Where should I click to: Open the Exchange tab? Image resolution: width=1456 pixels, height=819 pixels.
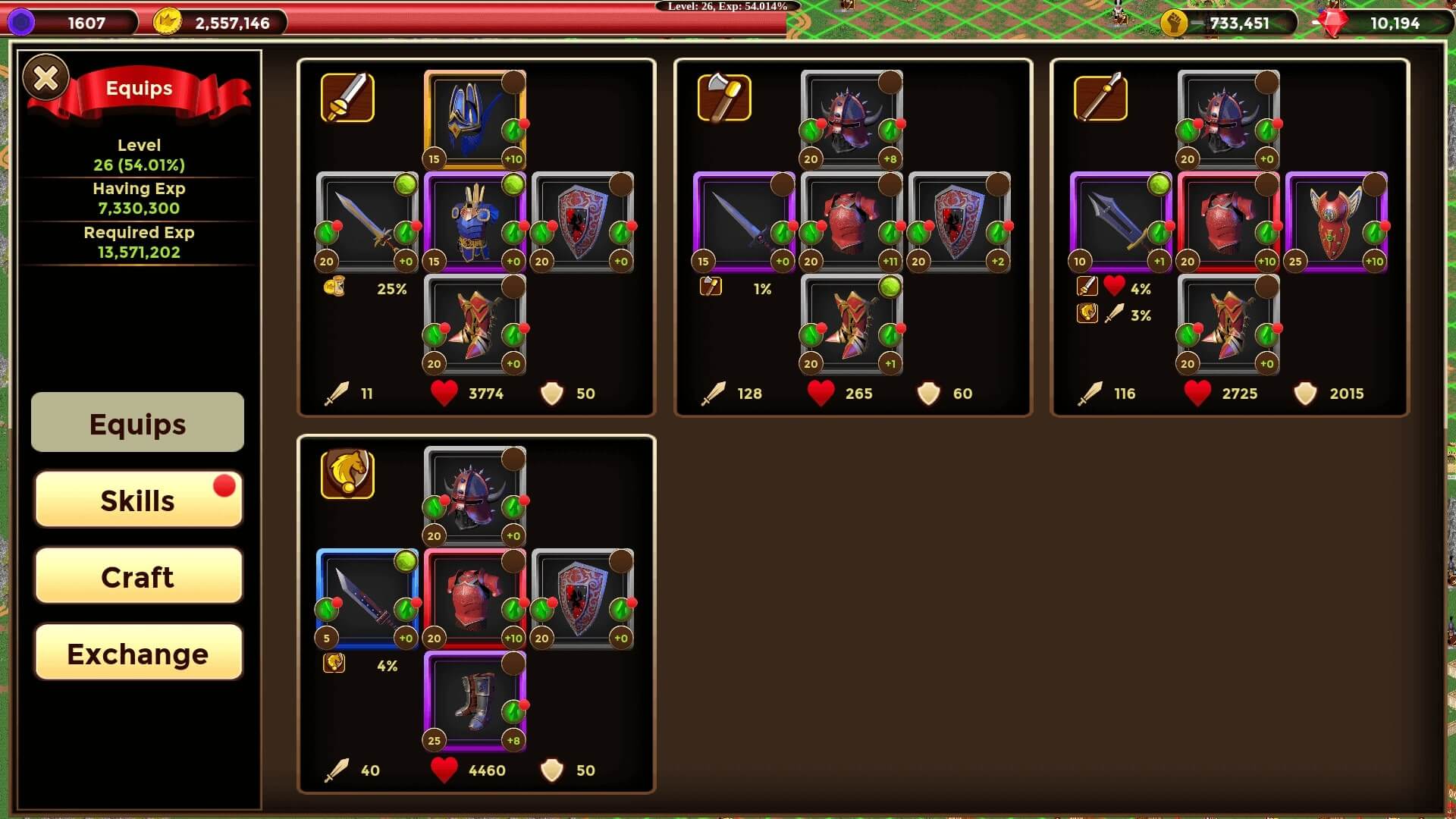(138, 654)
